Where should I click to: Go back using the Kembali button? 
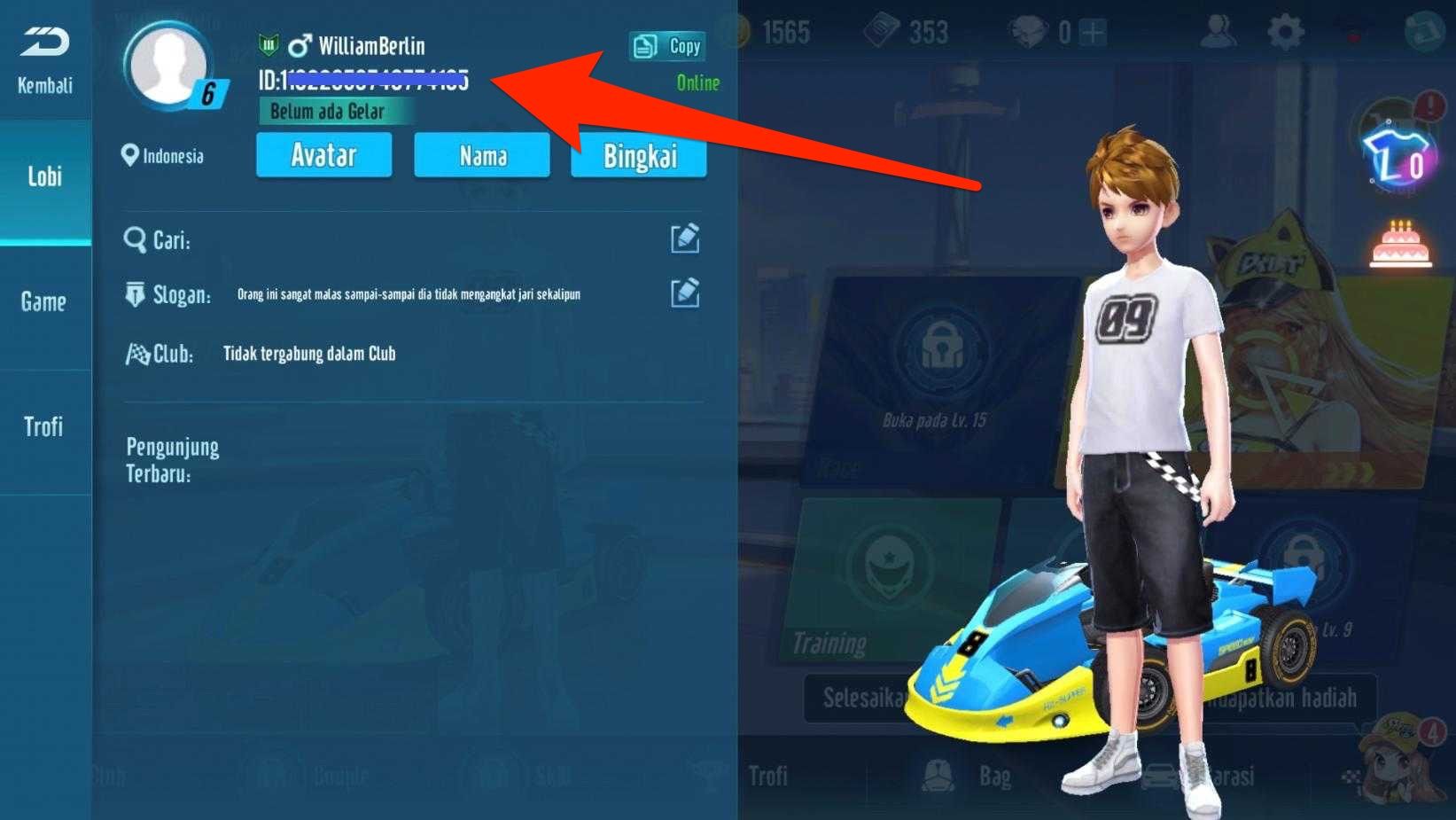[44, 60]
